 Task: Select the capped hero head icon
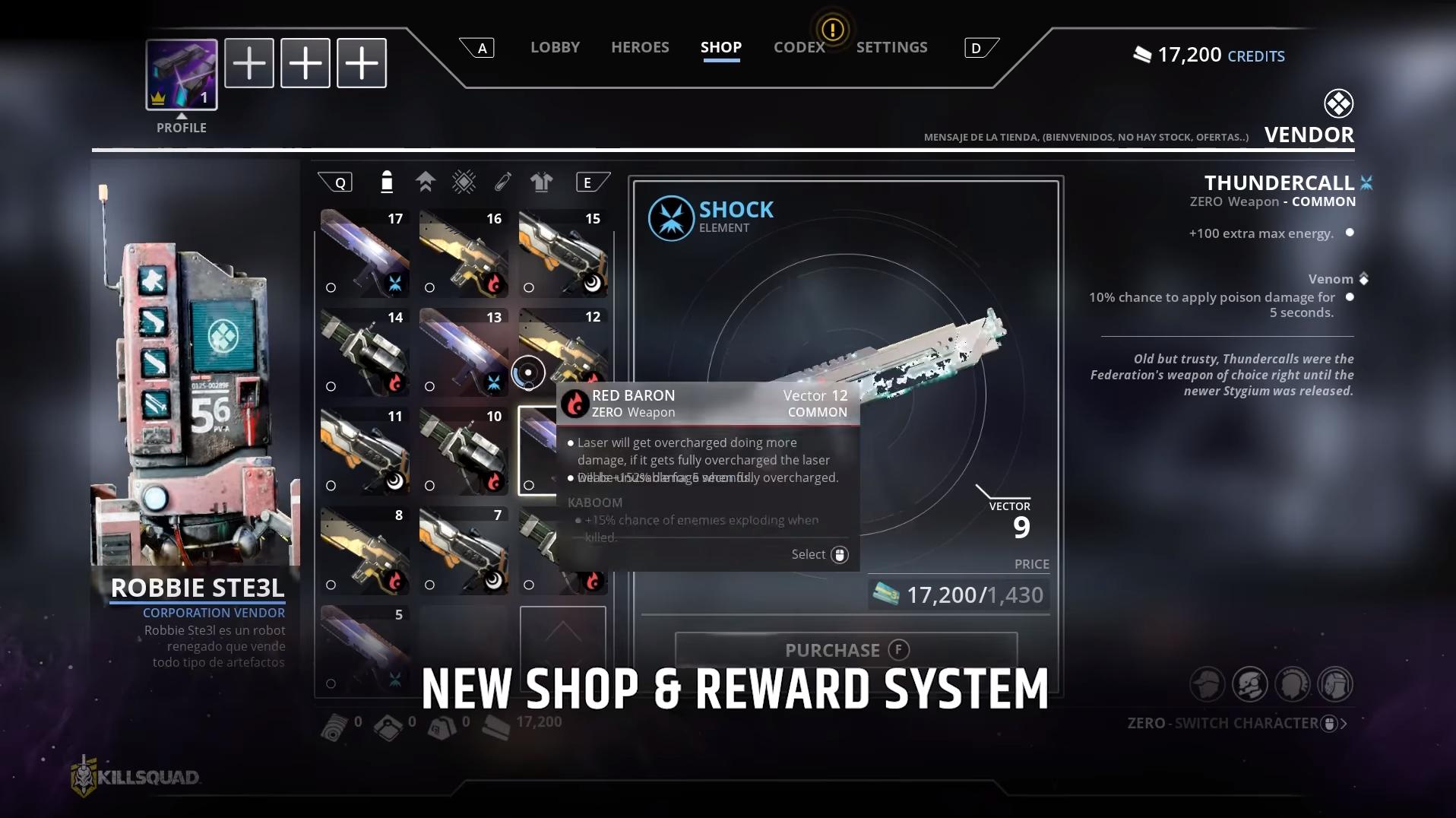coord(1207,684)
